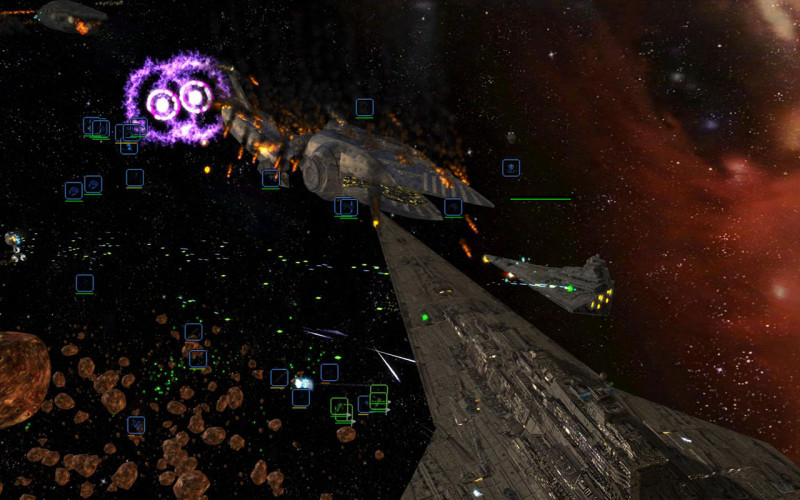Select the blue marker at the Star Destroyer's bow tip
The height and width of the screenshot is (500, 800).
point(346,207)
